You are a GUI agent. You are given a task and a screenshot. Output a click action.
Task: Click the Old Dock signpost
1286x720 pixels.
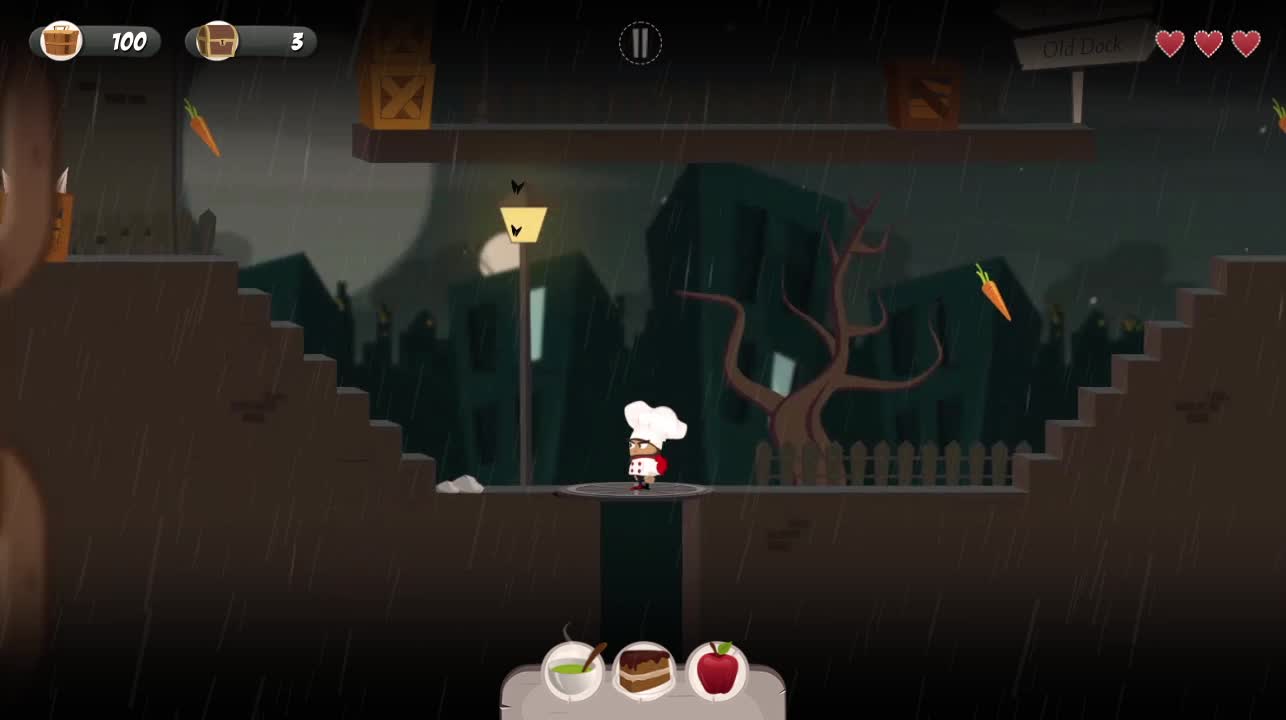(1082, 44)
